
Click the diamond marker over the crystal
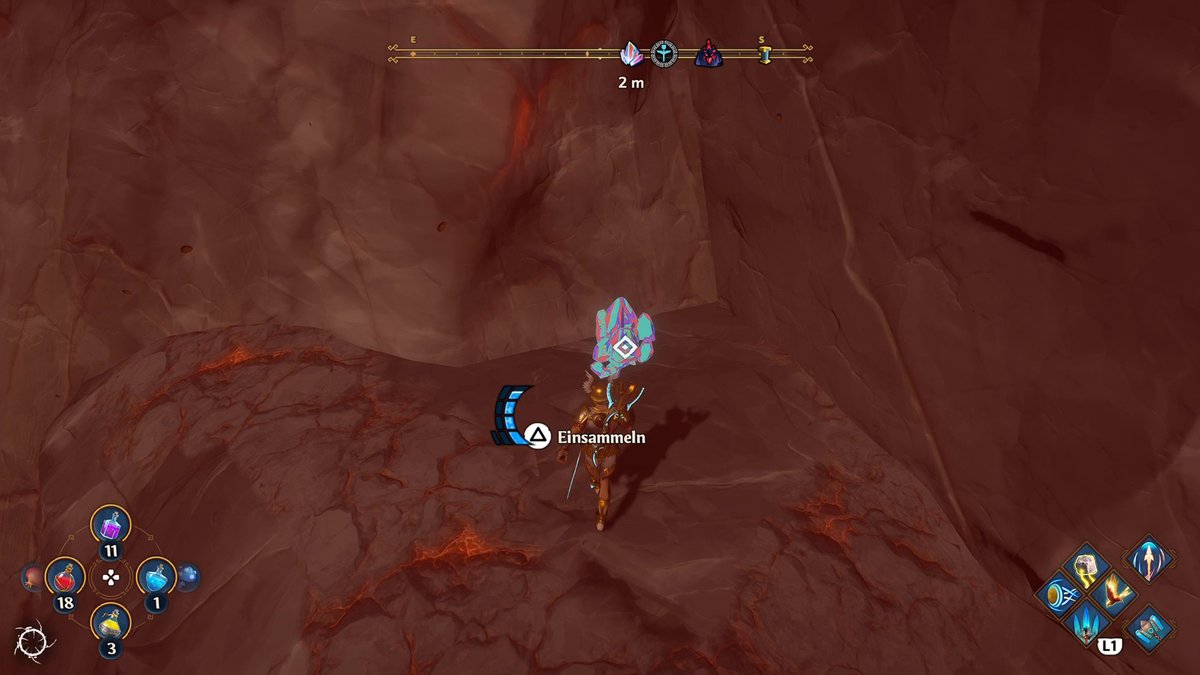click(x=625, y=348)
